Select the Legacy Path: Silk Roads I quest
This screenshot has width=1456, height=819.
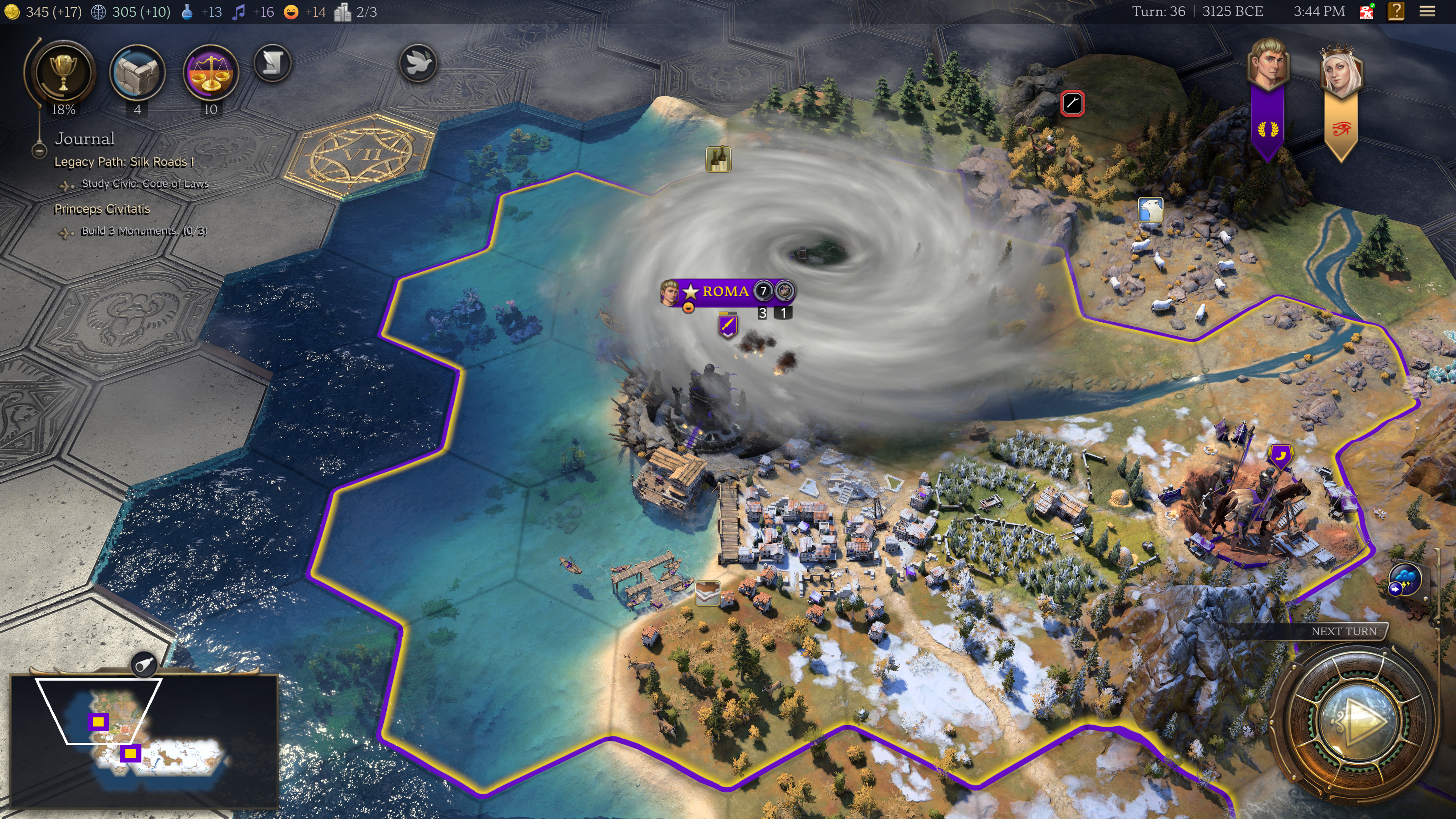[124, 162]
